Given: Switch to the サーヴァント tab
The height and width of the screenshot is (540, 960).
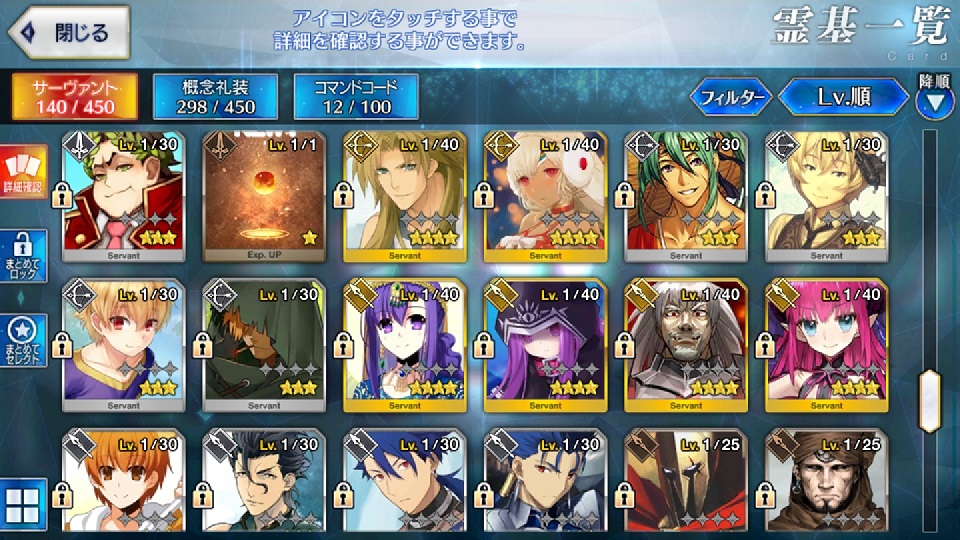Looking at the screenshot, I should 74,96.
